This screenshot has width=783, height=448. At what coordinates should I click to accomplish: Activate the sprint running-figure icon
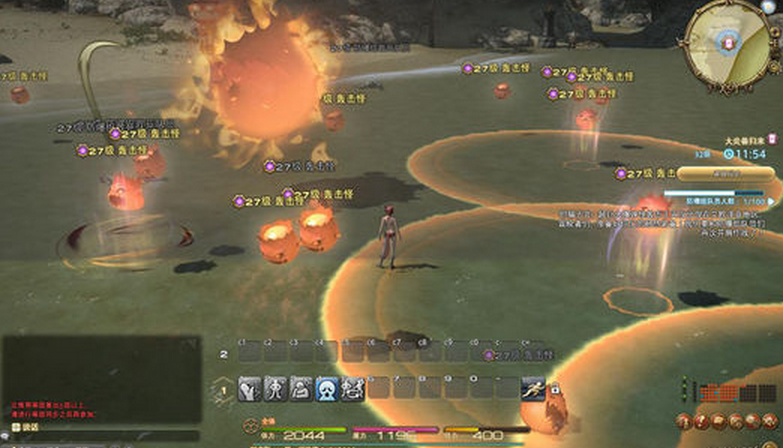(x=534, y=387)
